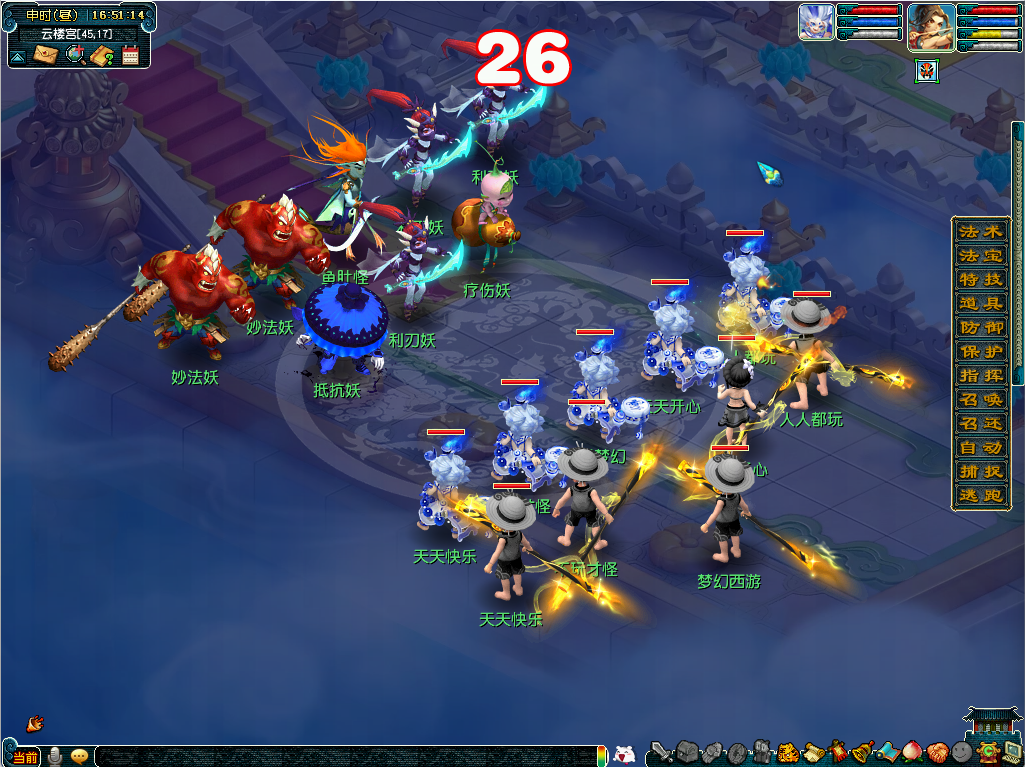The height and width of the screenshot is (767, 1025).
Task: Toggle the microphone voice icon
Action: tap(55, 756)
